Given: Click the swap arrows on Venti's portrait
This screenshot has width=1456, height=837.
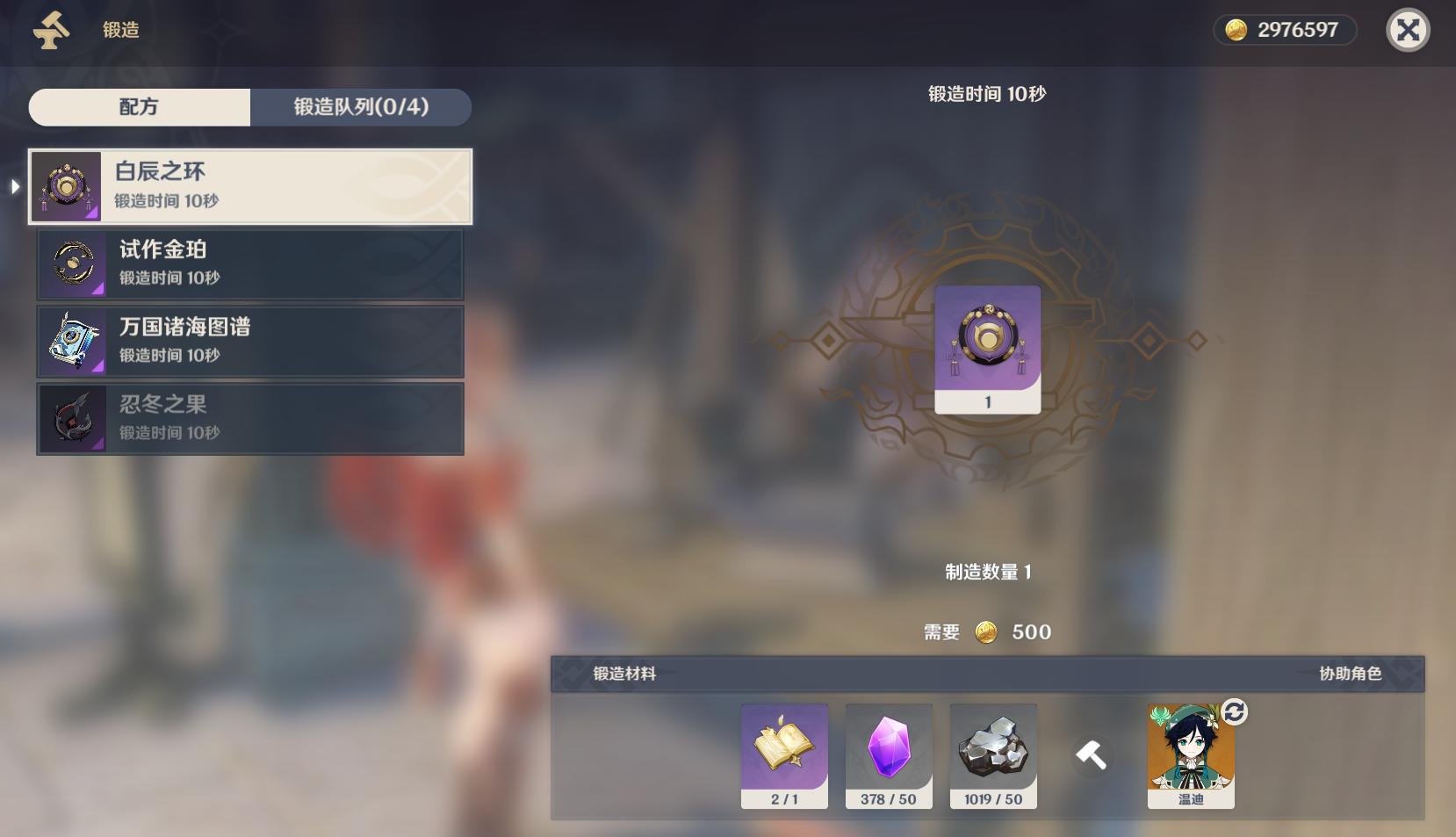Looking at the screenshot, I should [x=1234, y=711].
